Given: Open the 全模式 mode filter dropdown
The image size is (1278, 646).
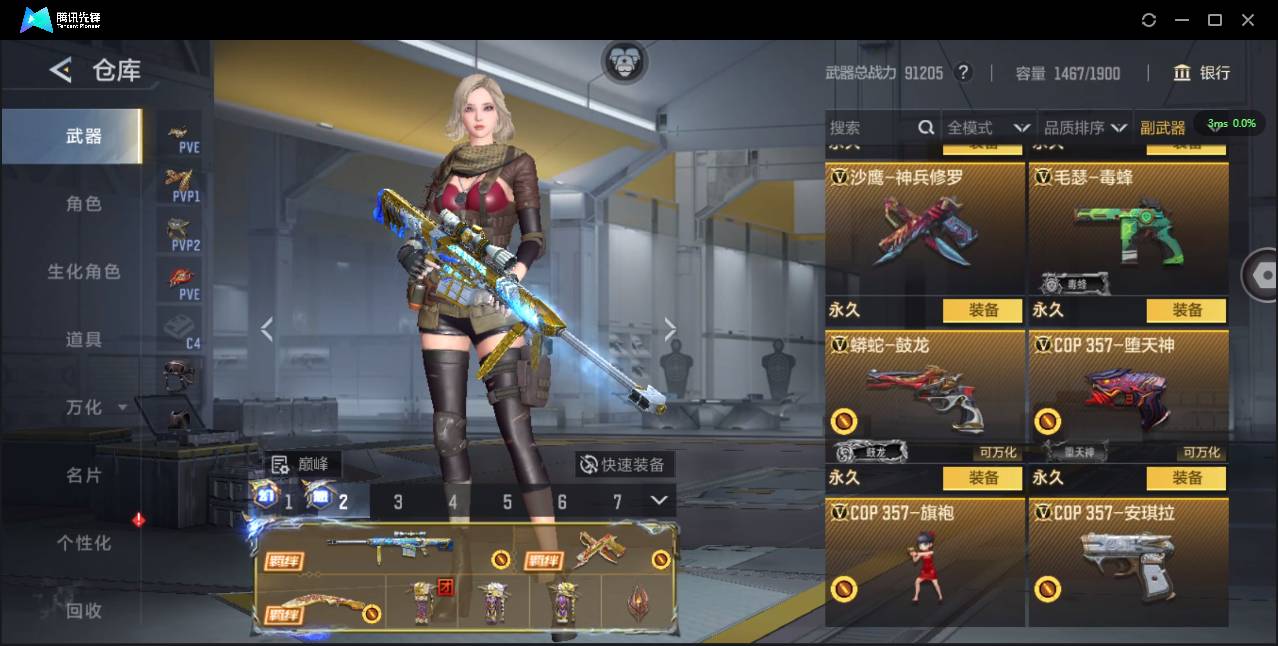Looking at the screenshot, I should point(988,128).
